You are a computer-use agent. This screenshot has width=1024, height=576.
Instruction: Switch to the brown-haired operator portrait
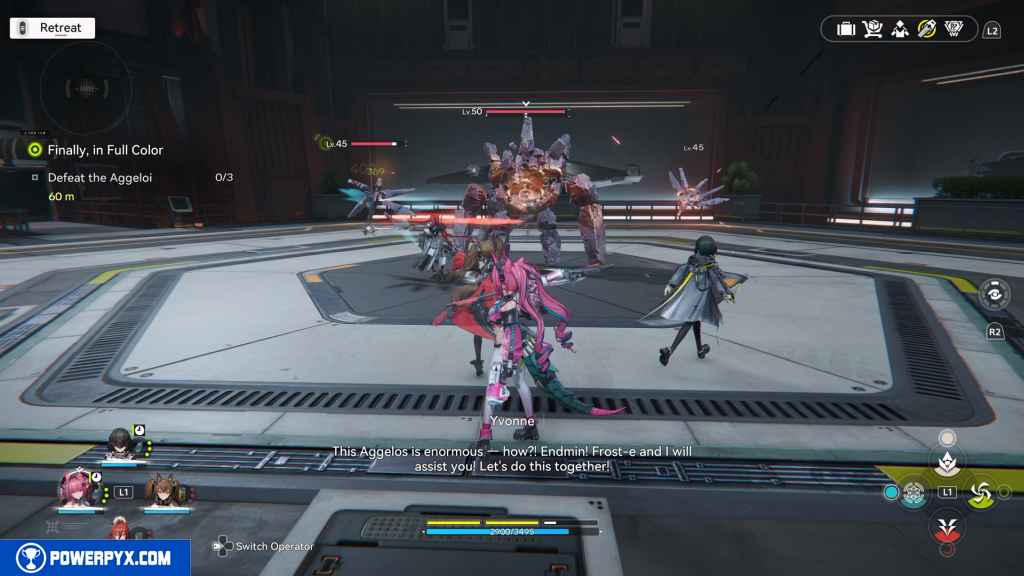point(162,490)
